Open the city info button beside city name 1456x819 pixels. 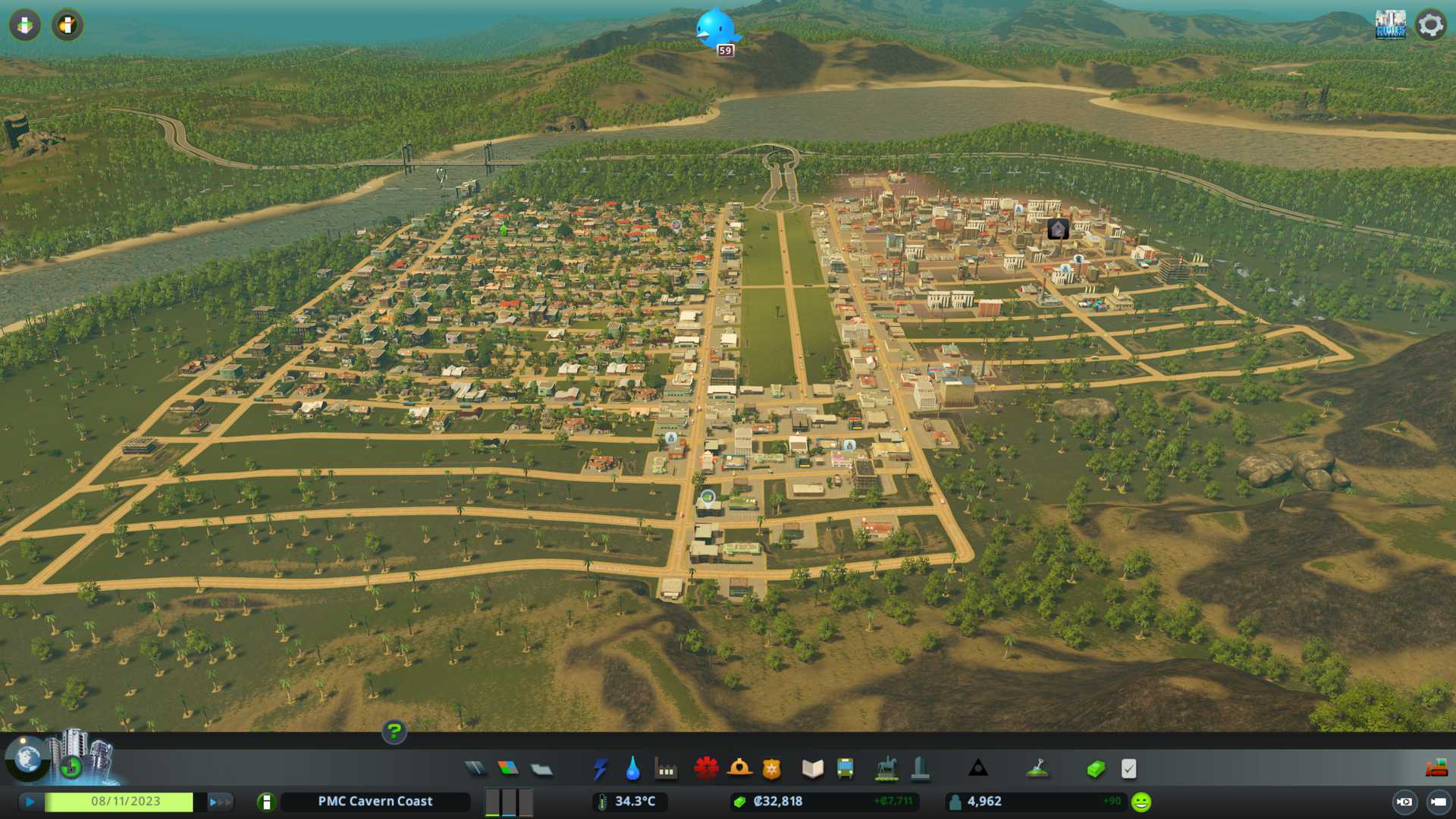pyautogui.click(x=266, y=802)
